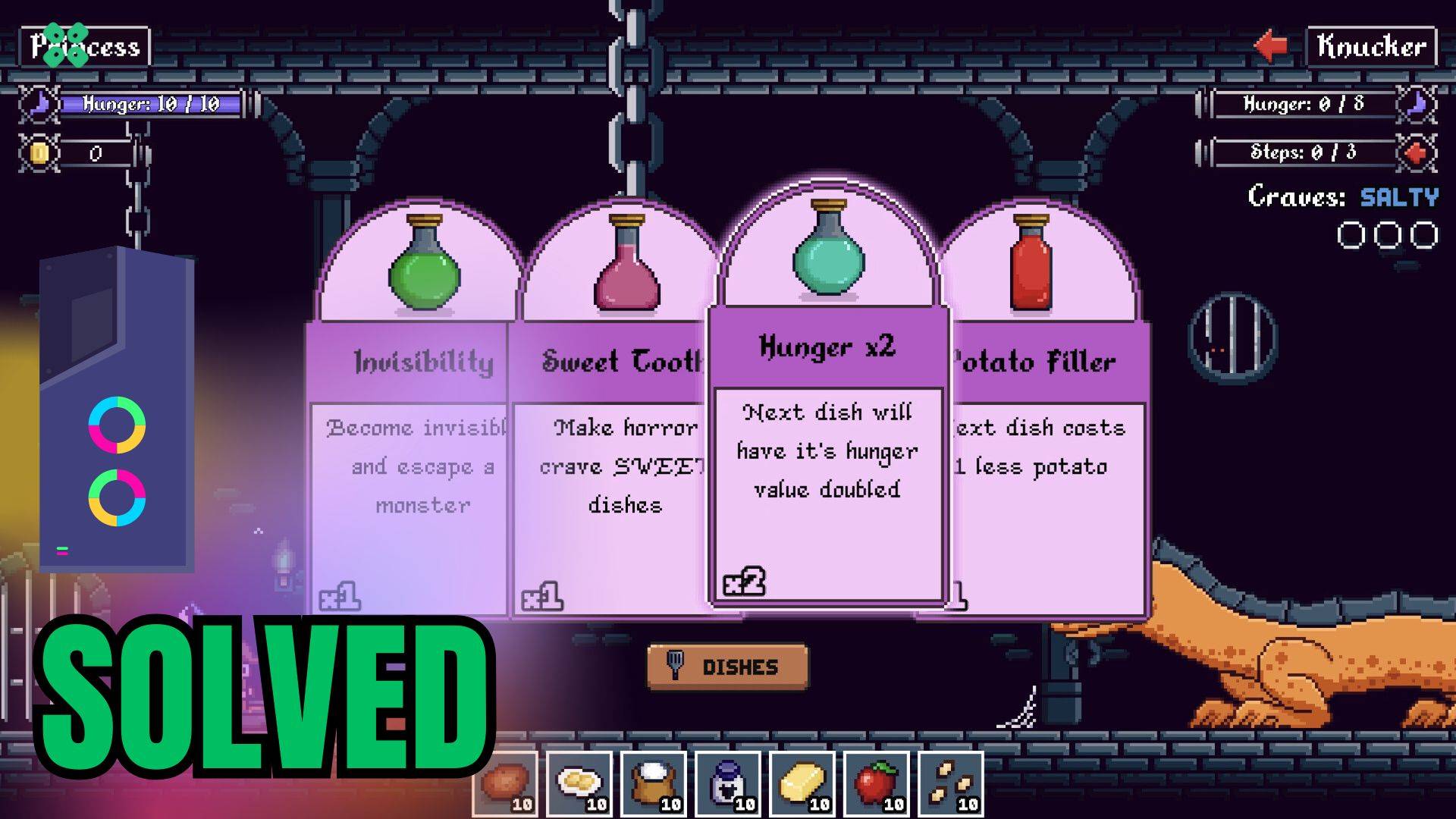Open the Dishes menu
This screenshot has height=819, width=1456.
pyautogui.click(x=727, y=667)
